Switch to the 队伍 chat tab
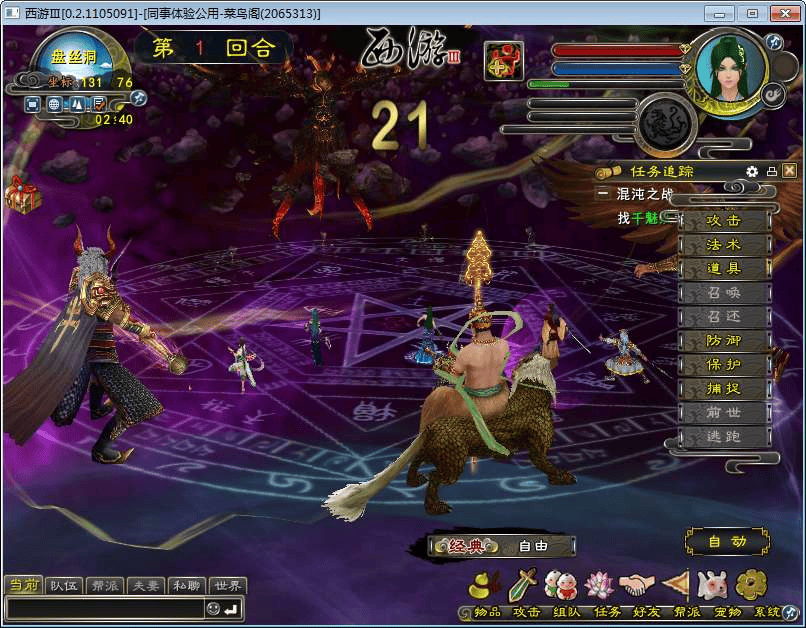 [64, 586]
